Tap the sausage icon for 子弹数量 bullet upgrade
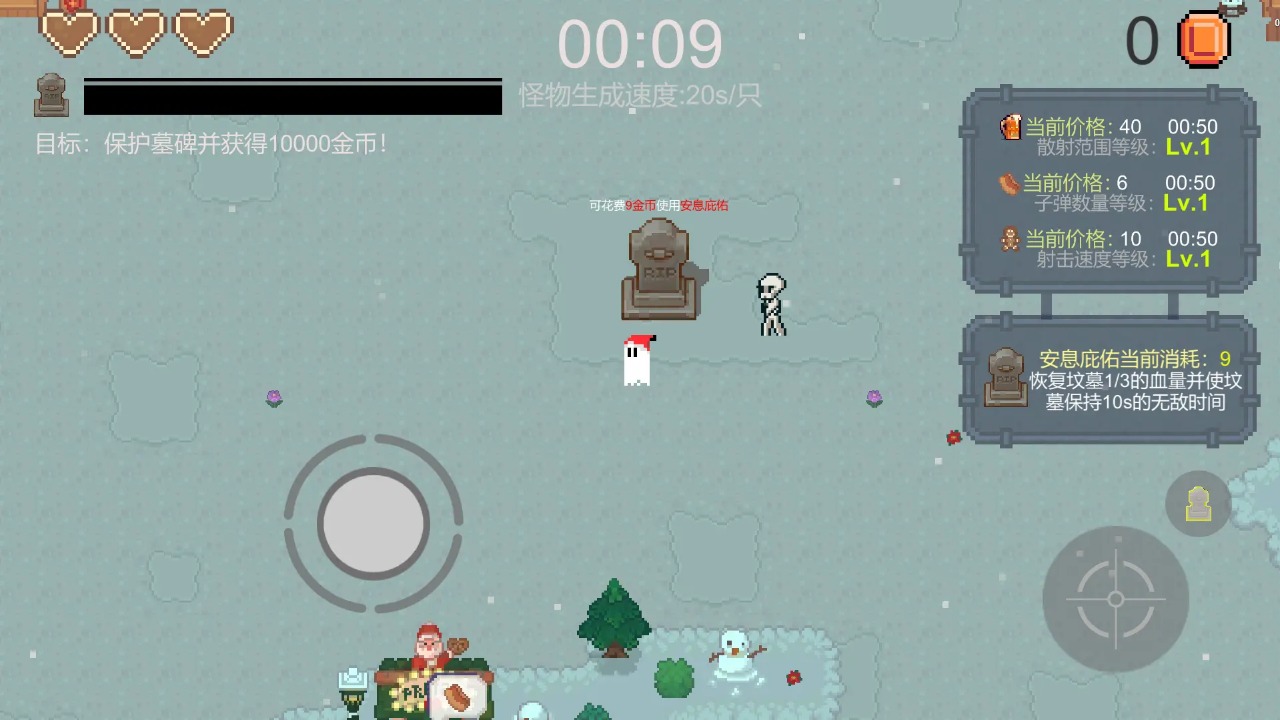This screenshot has height=720, width=1280. point(1010,183)
